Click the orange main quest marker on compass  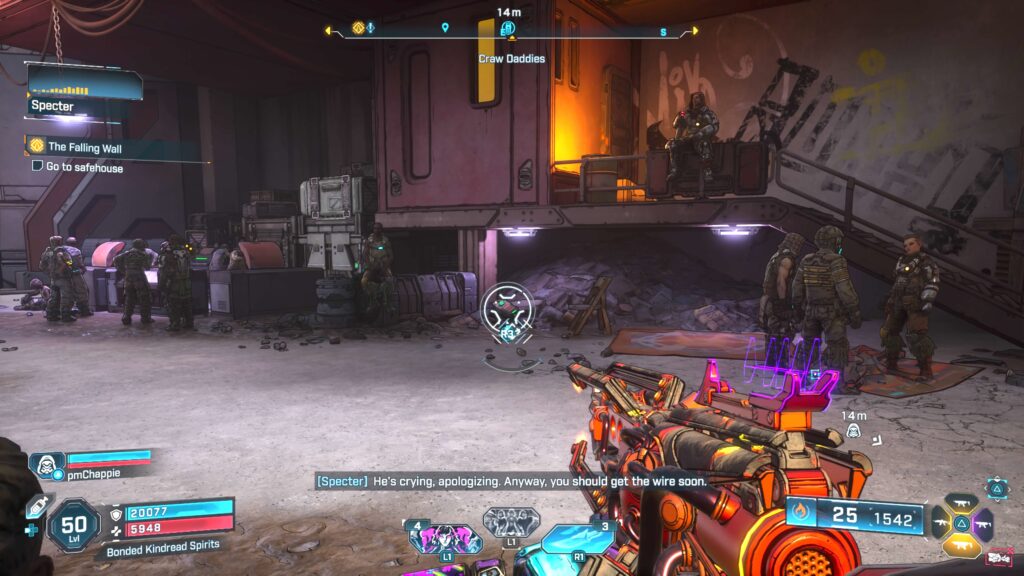coord(358,28)
